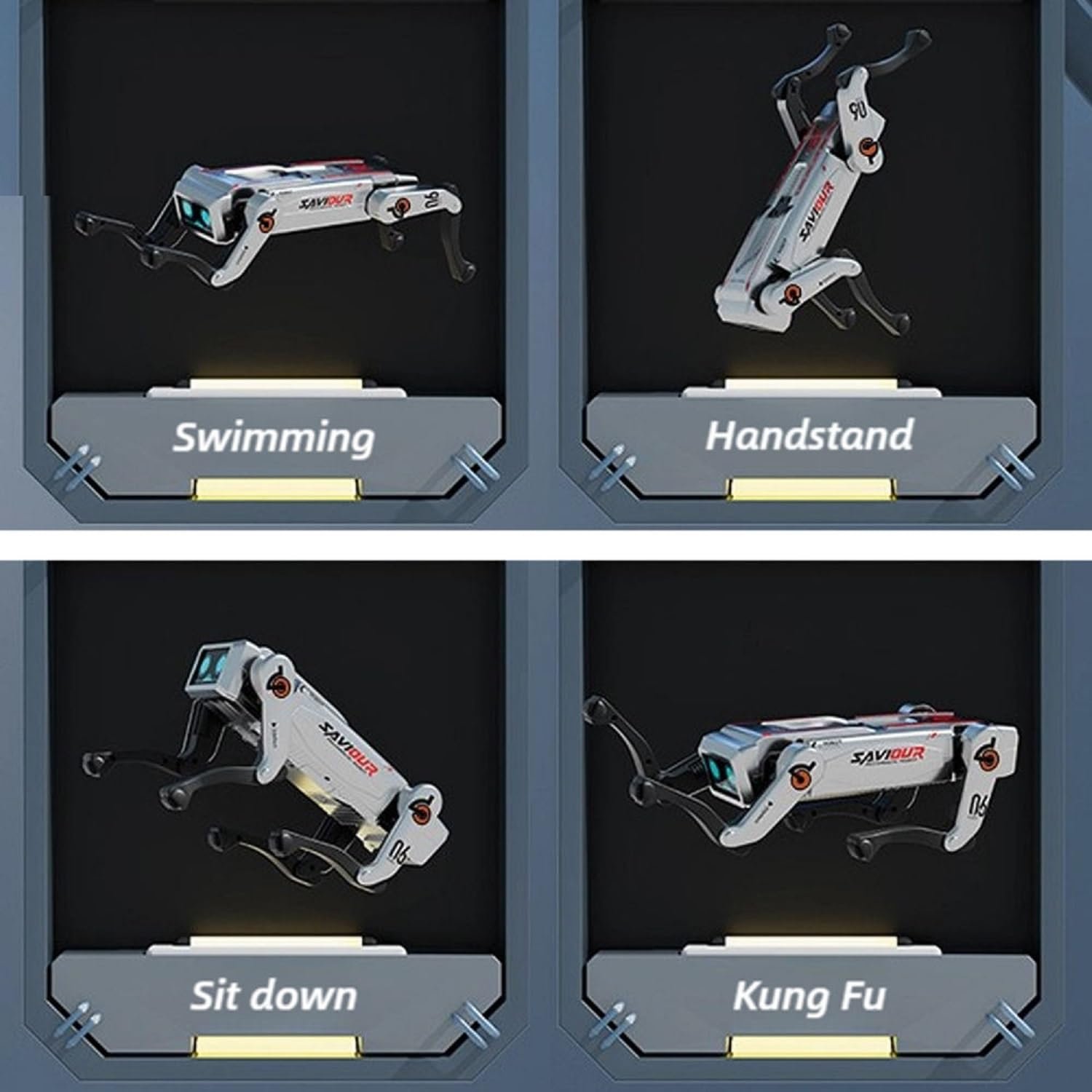Click the Kung Fu action label
Screen dimensions: 1092x1092
point(809,995)
